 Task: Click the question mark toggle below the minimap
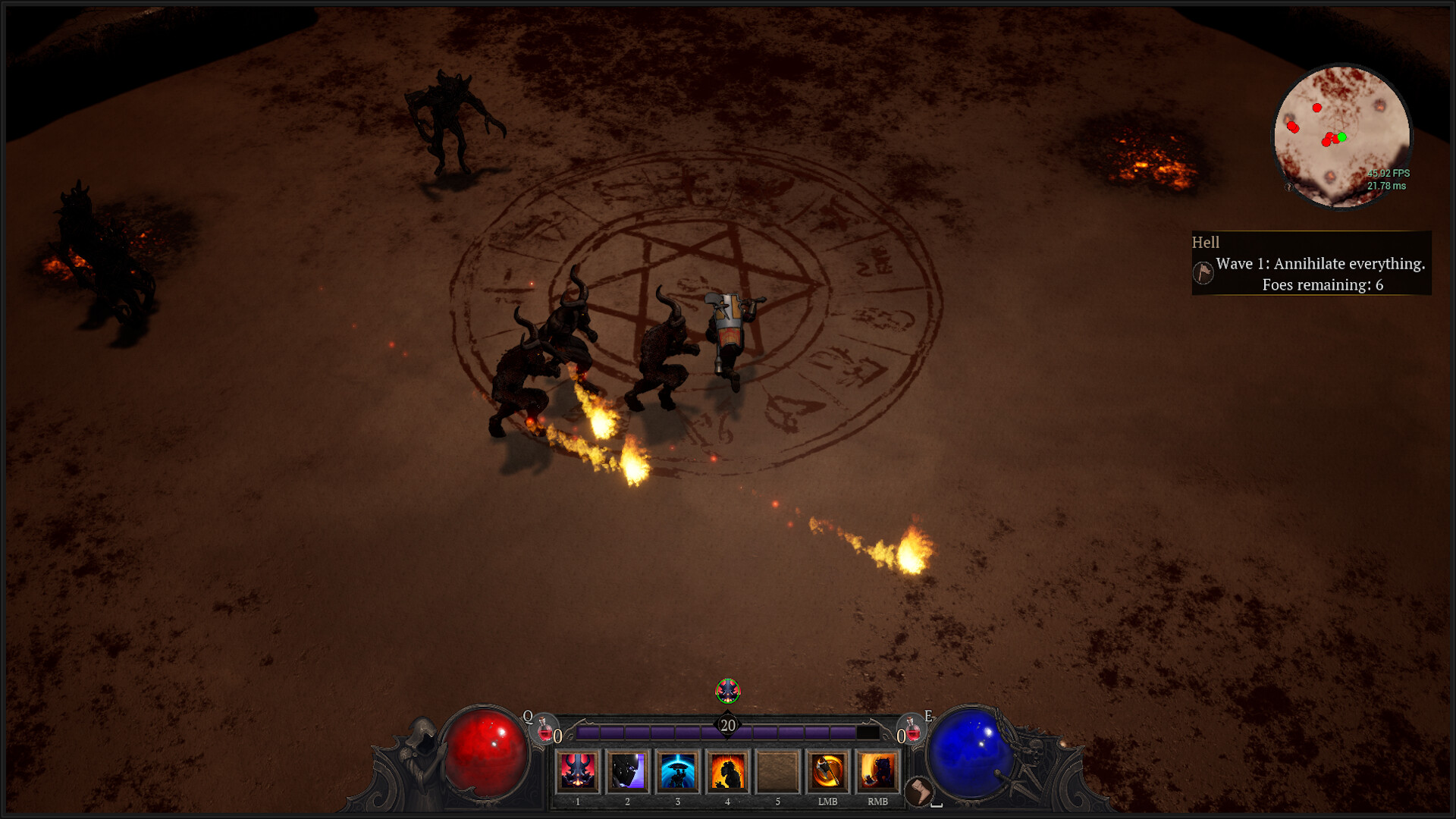(1288, 188)
